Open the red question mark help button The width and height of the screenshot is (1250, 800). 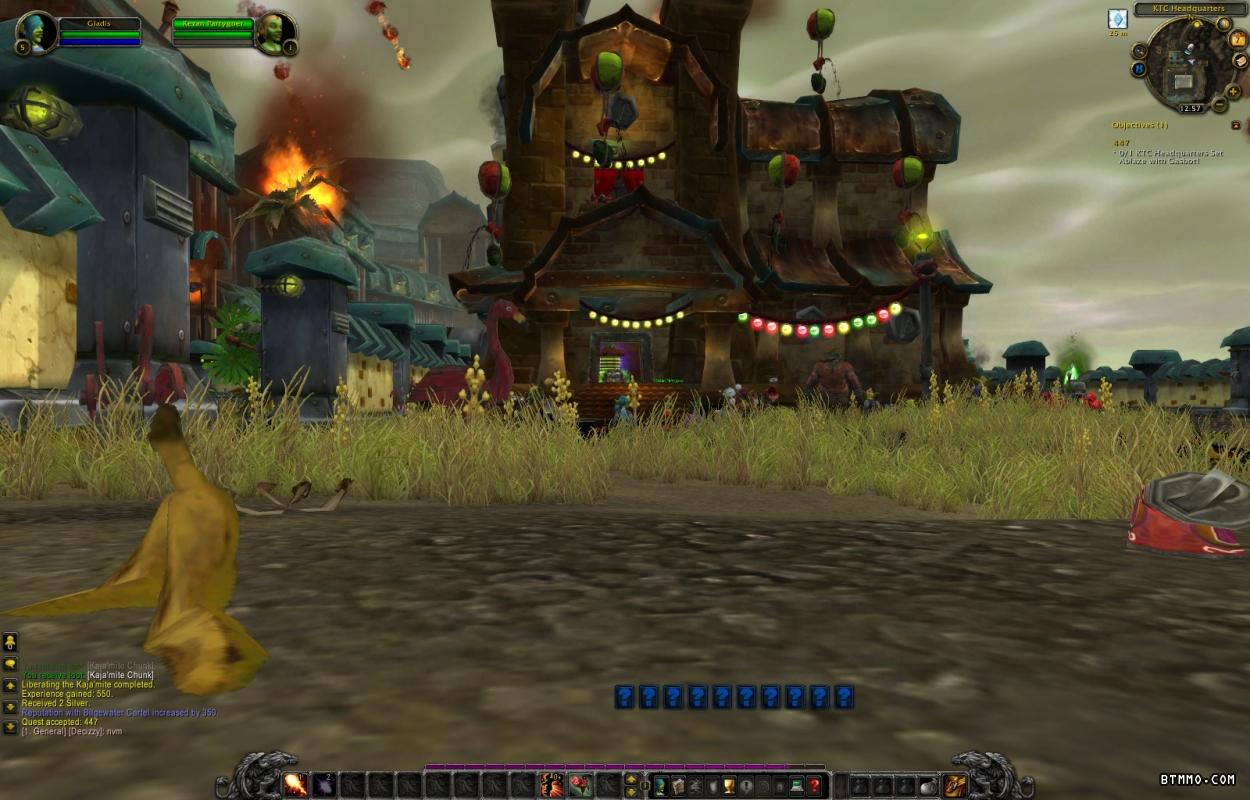coord(815,786)
